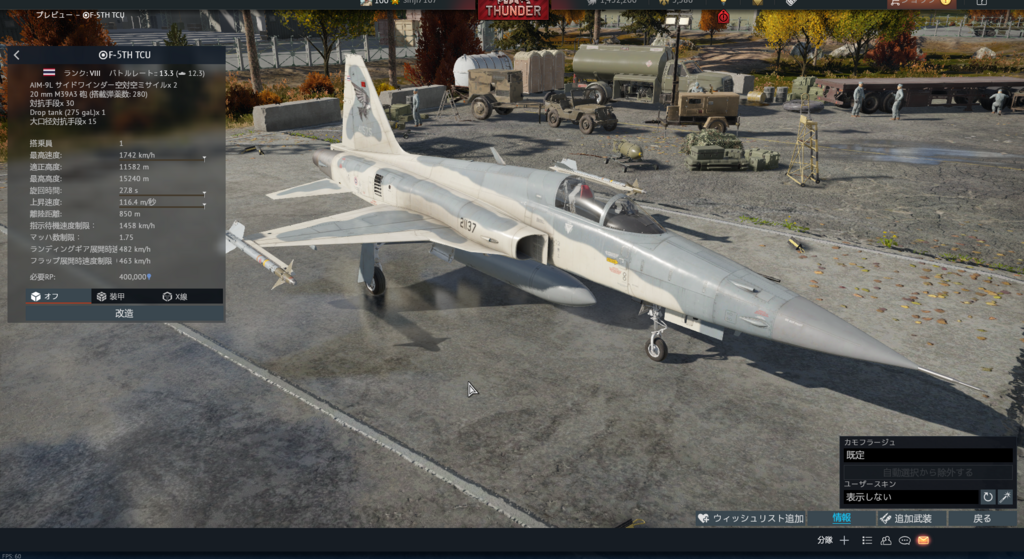Open the orange mail inbox icon
The width and height of the screenshot is (1024, 559).
923,540
